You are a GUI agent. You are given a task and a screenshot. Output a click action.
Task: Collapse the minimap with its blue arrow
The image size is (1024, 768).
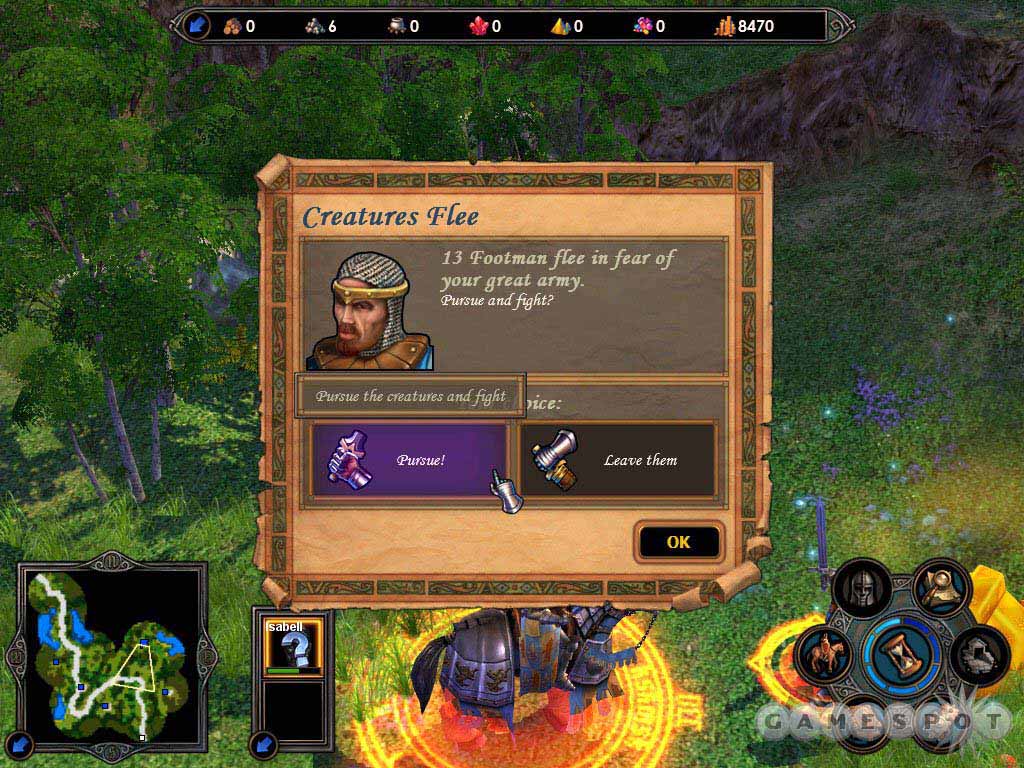[x=22, y=743]
